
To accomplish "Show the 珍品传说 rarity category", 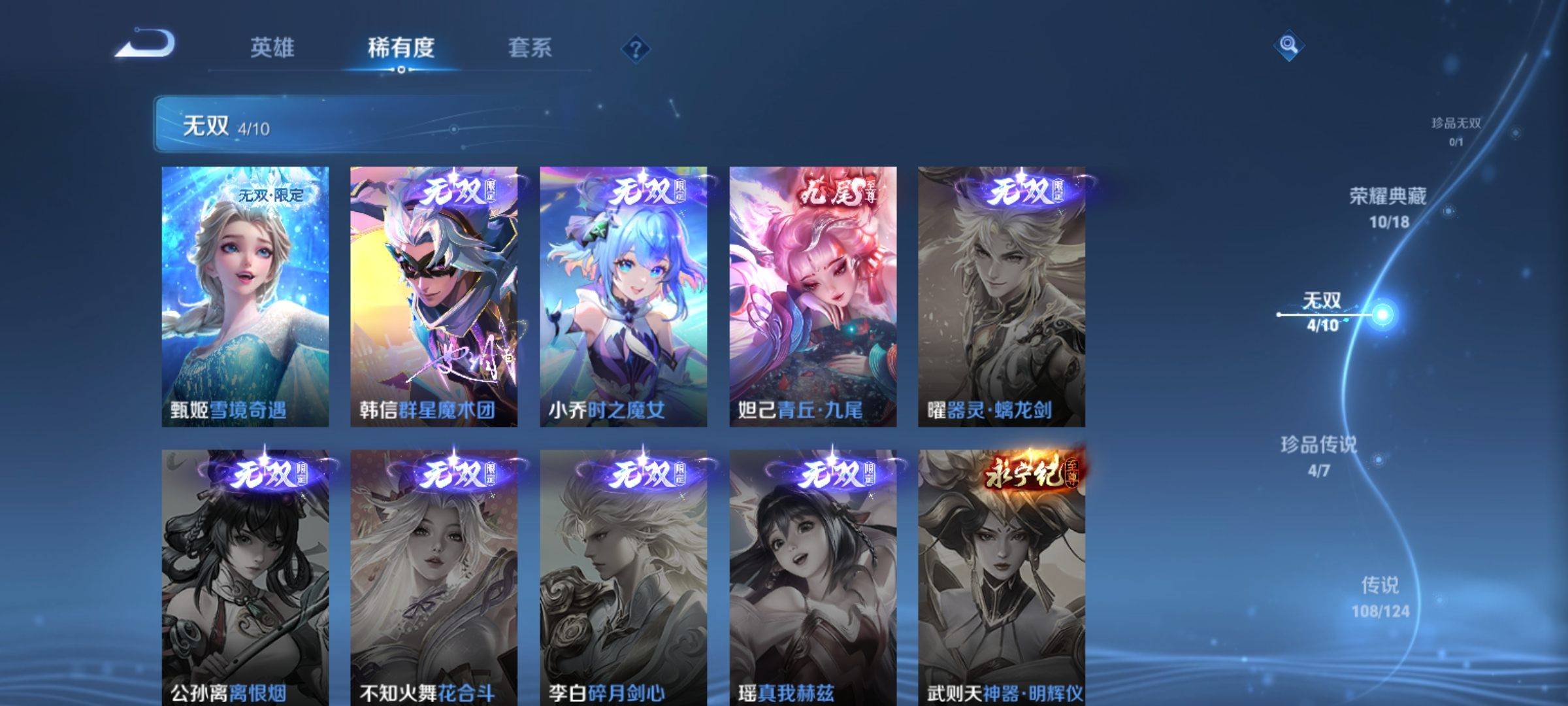I will pos(1318,456).
